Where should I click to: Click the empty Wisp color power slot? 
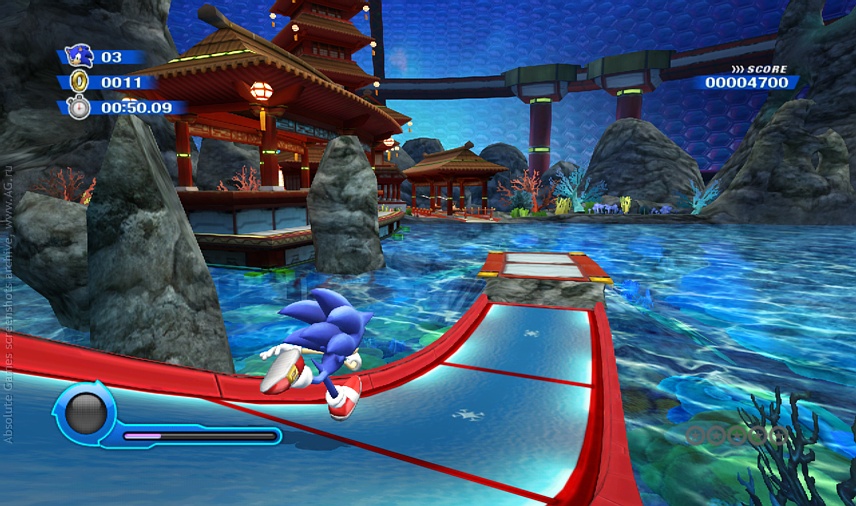[86, 412]
